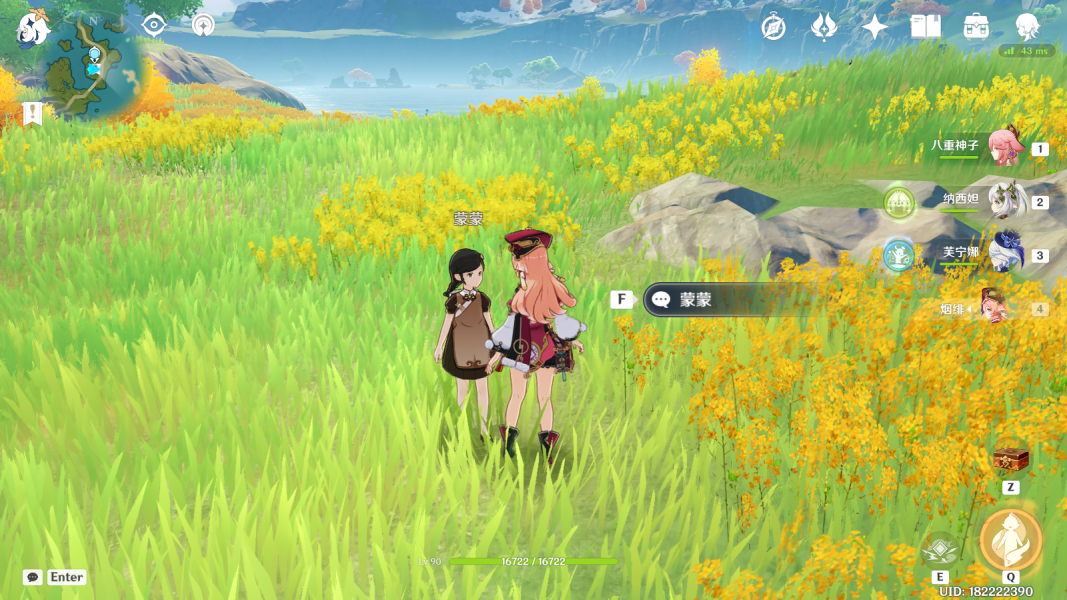Image resolution: width=1067 pixels, height=600 pixels.
Task: Open the chat speech bubble icon
Action: pyautogui.click(x=33, y=577)
